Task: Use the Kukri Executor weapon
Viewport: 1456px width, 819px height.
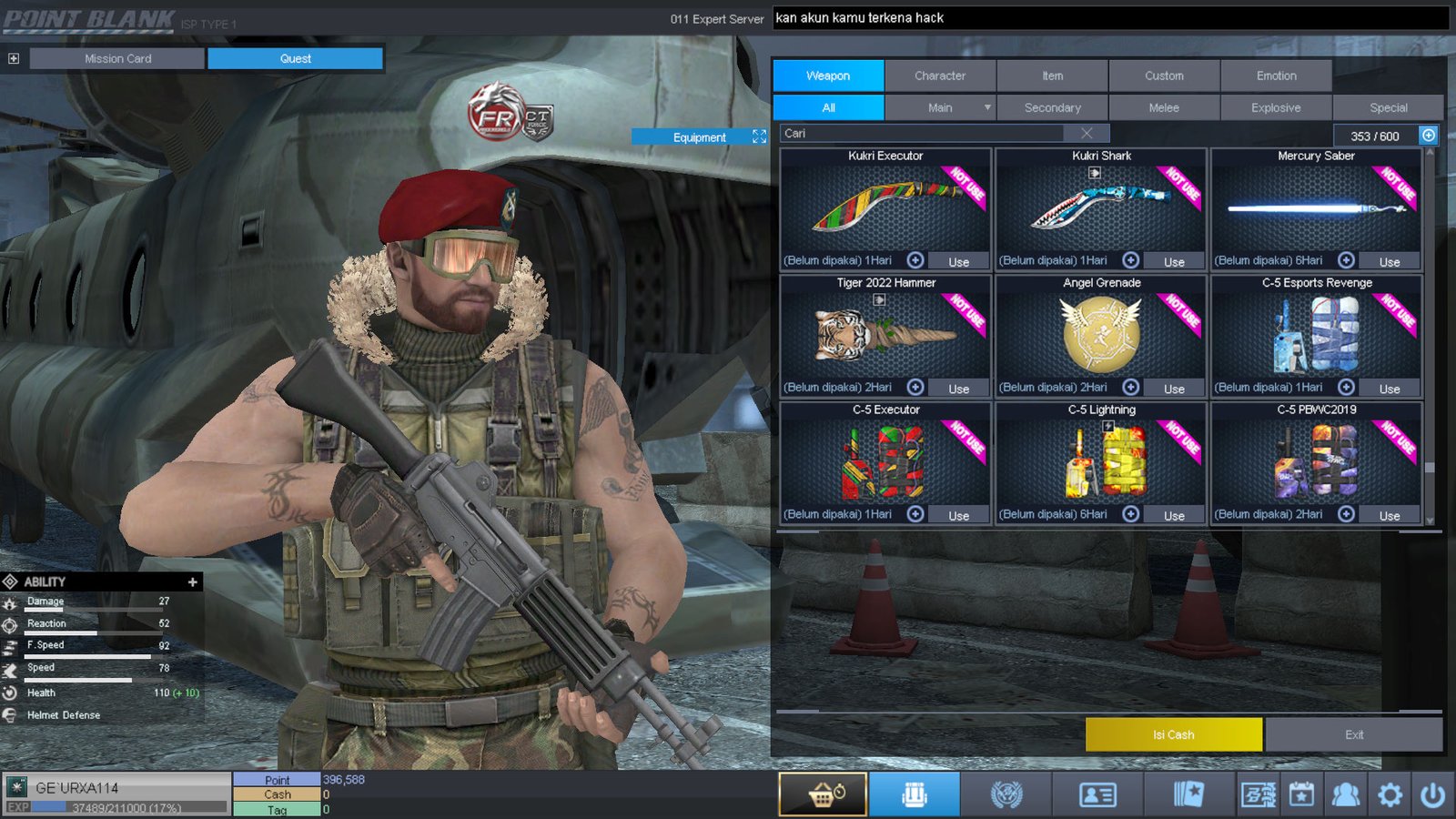Action: tap(958, 261)
